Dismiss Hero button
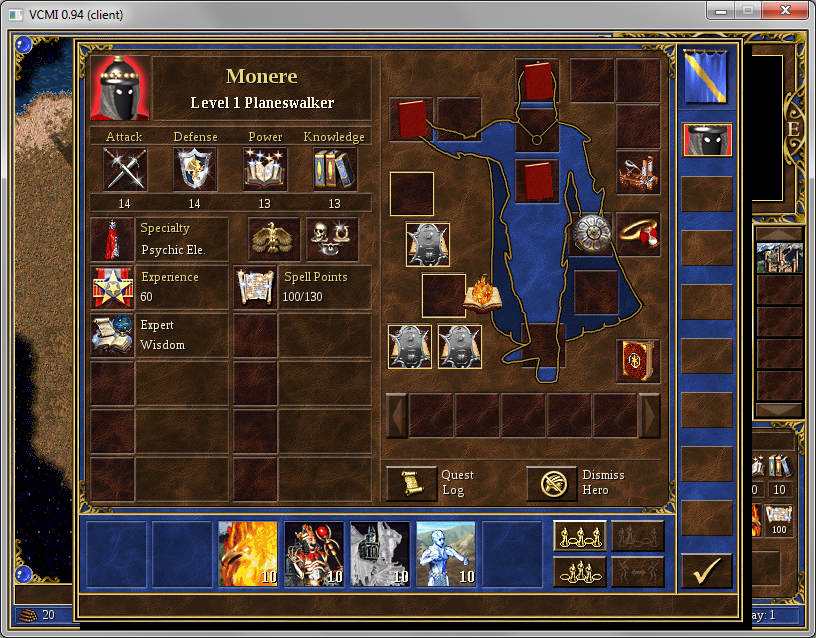 point(552,483)
